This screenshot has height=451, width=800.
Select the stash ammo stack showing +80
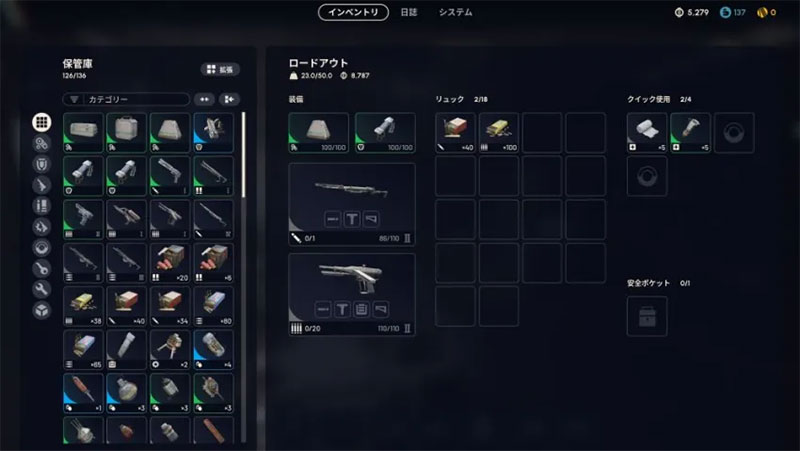[213, 306]
